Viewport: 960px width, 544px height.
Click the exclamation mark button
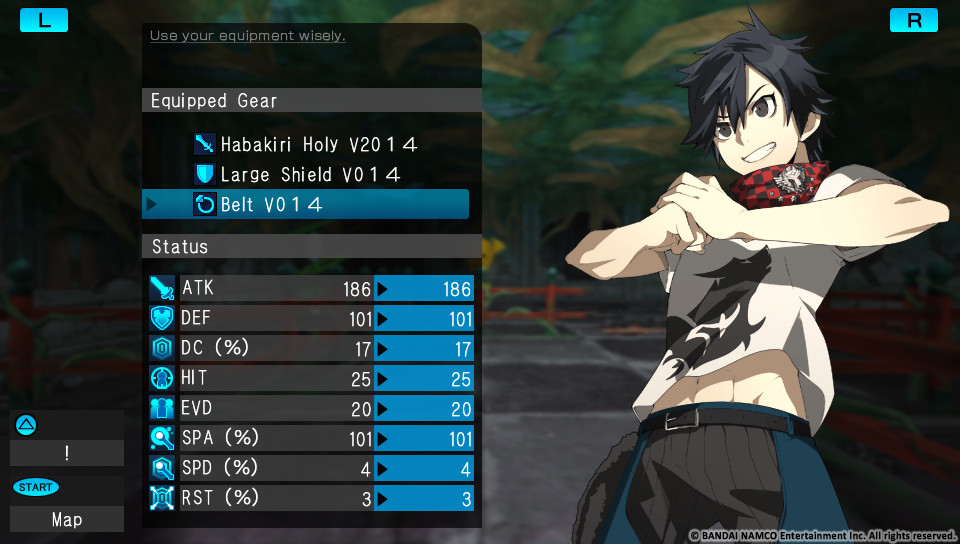coord(67,453)
